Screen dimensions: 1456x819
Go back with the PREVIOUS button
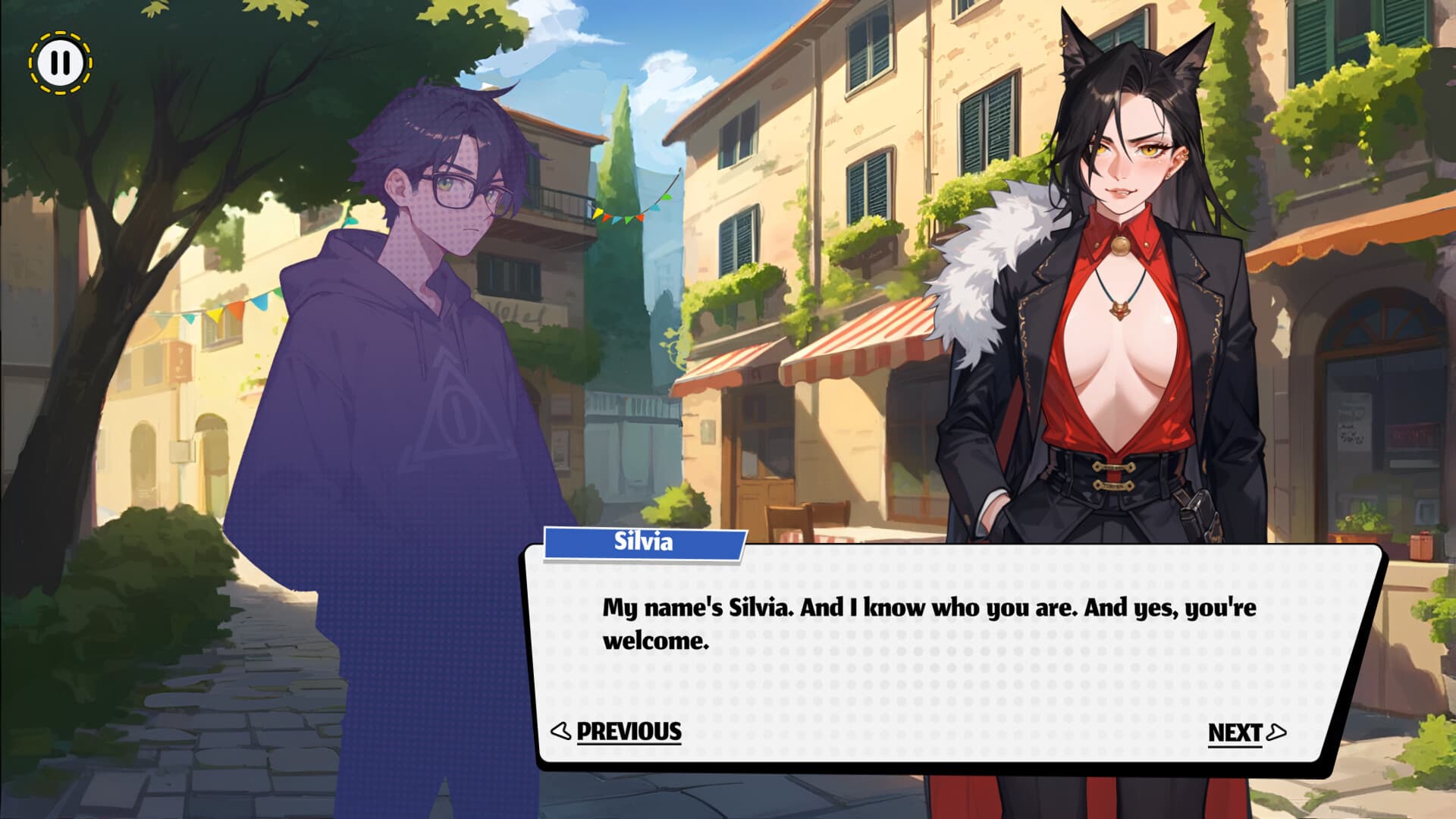click(617, 731)
